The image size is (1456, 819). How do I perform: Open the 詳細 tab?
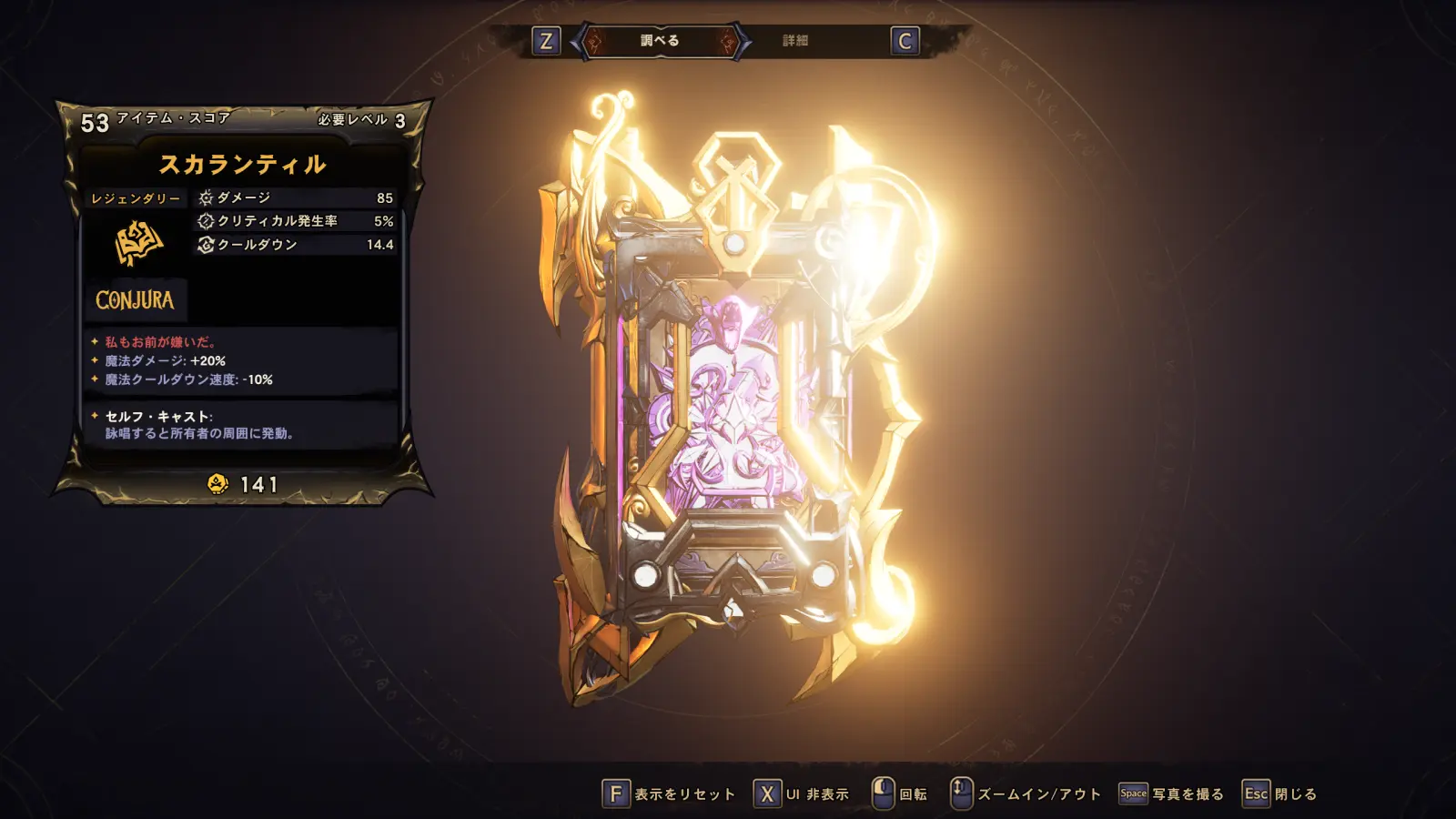tap(794, 41)
